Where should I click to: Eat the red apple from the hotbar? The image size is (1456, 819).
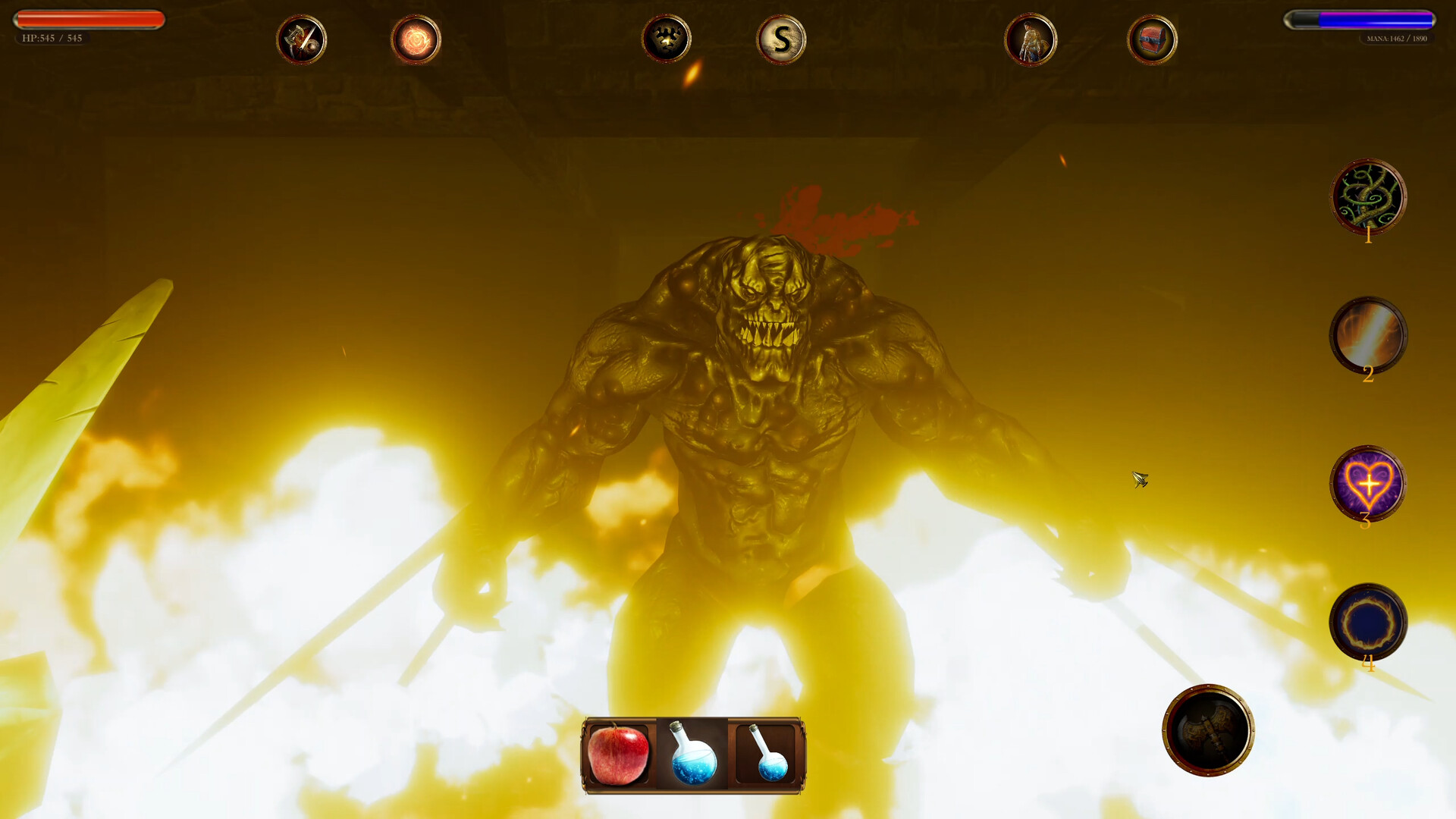point(617,755)
